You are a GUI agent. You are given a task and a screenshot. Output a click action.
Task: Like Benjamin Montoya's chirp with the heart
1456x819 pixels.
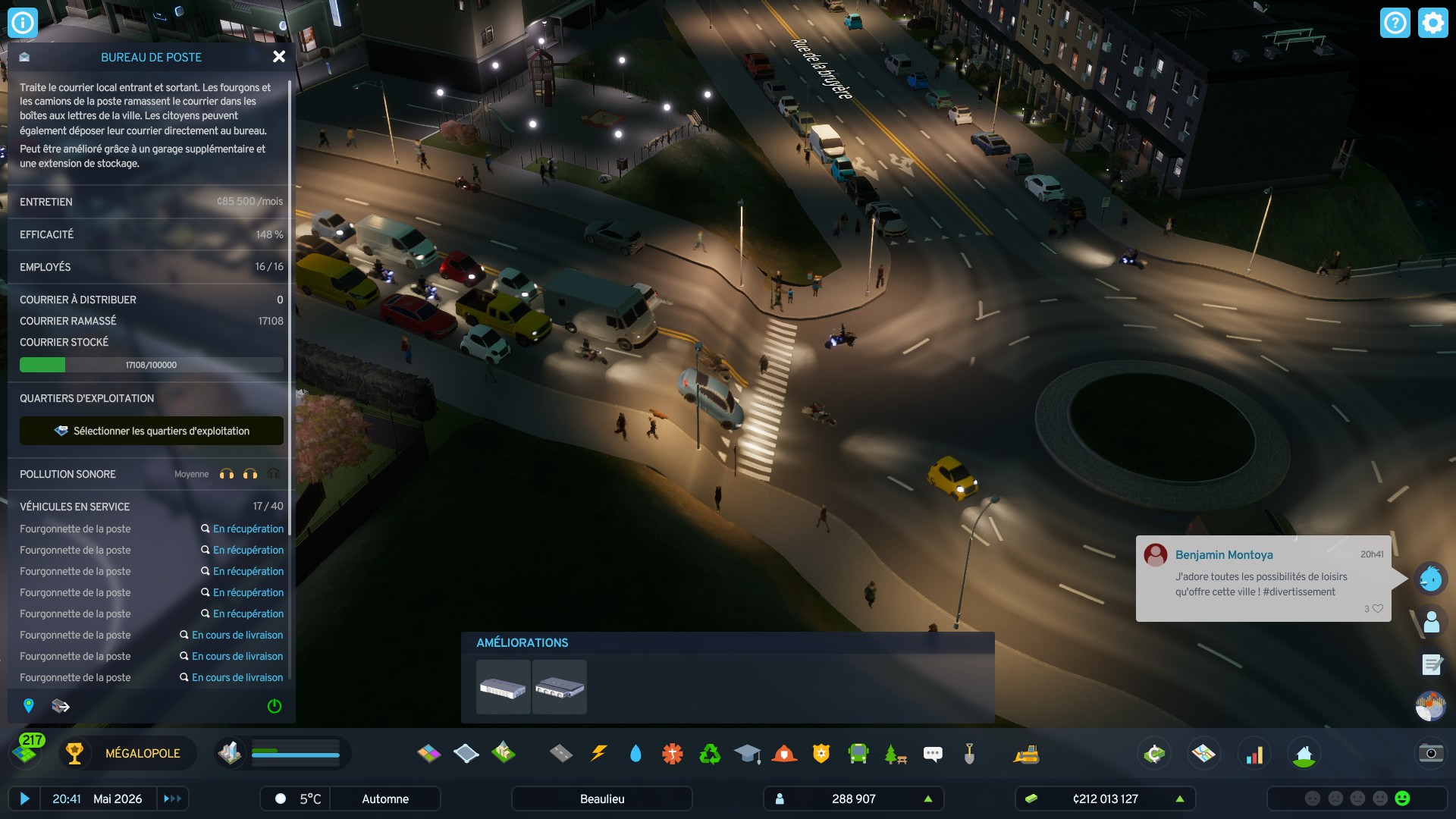[x=1378, y=608]
